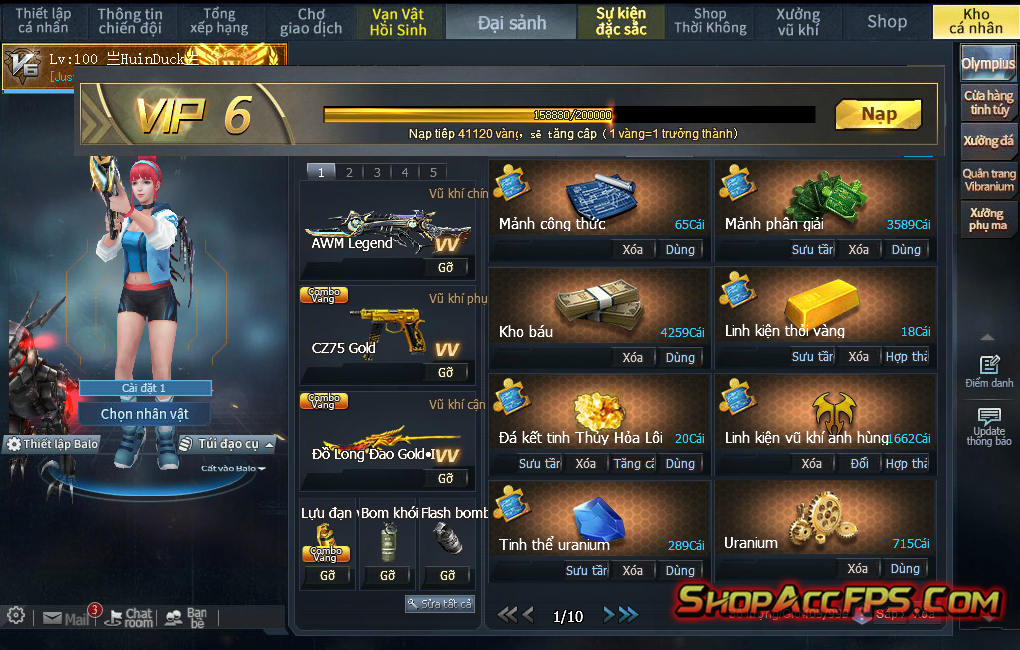Open Điểm danh attendance check-in
Screen dimensions: 1020x650
(988, 372)
